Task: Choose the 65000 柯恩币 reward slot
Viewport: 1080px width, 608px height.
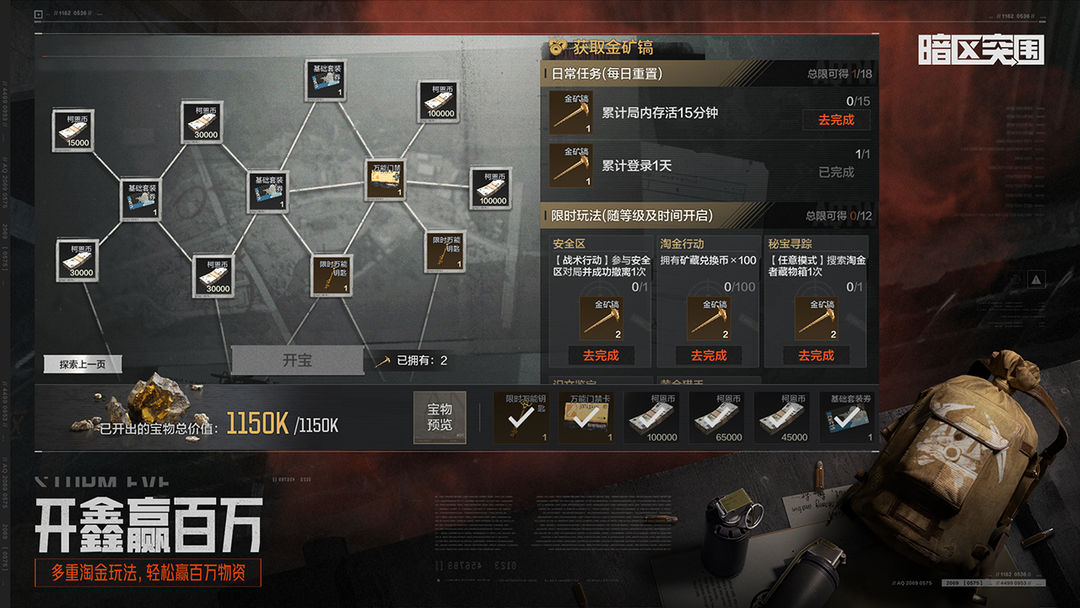Action: tap(728, 417)
